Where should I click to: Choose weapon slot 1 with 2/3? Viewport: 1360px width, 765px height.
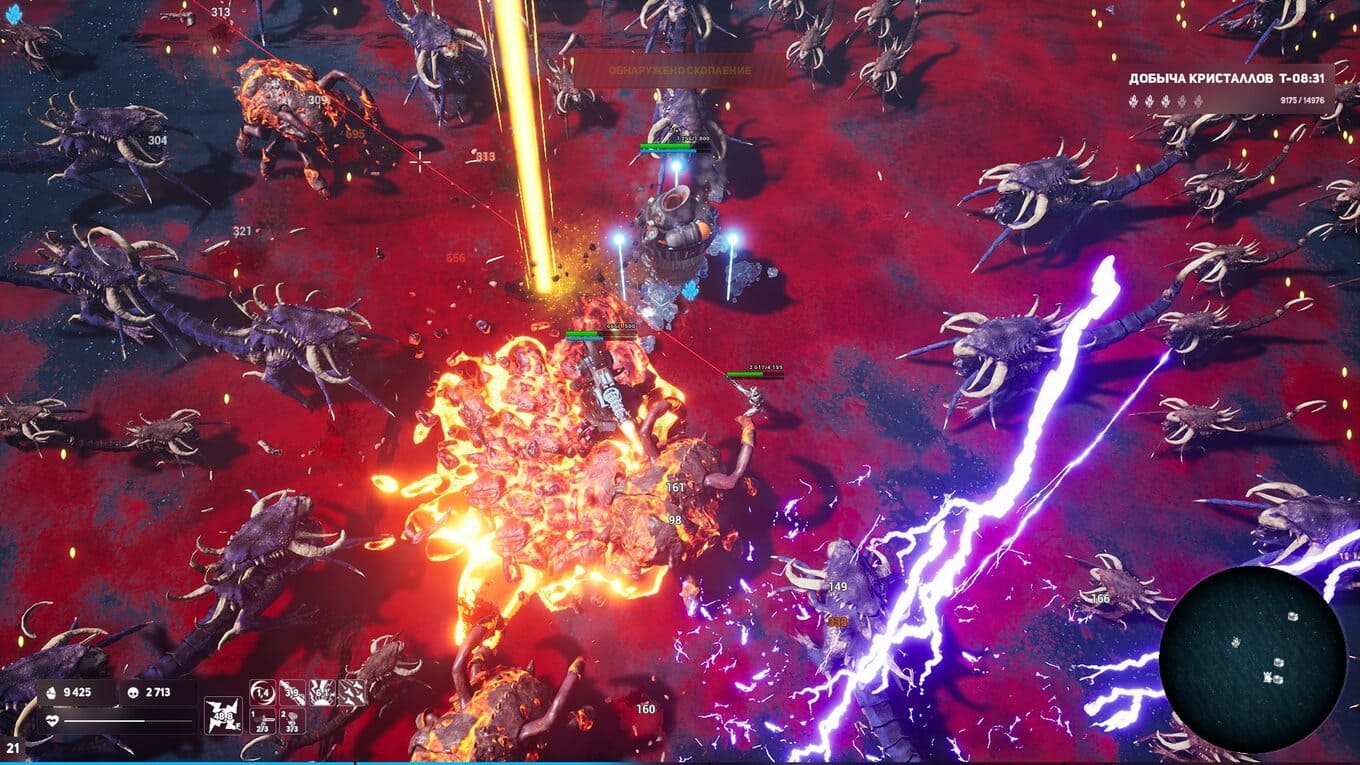click(x=262, y=722)
